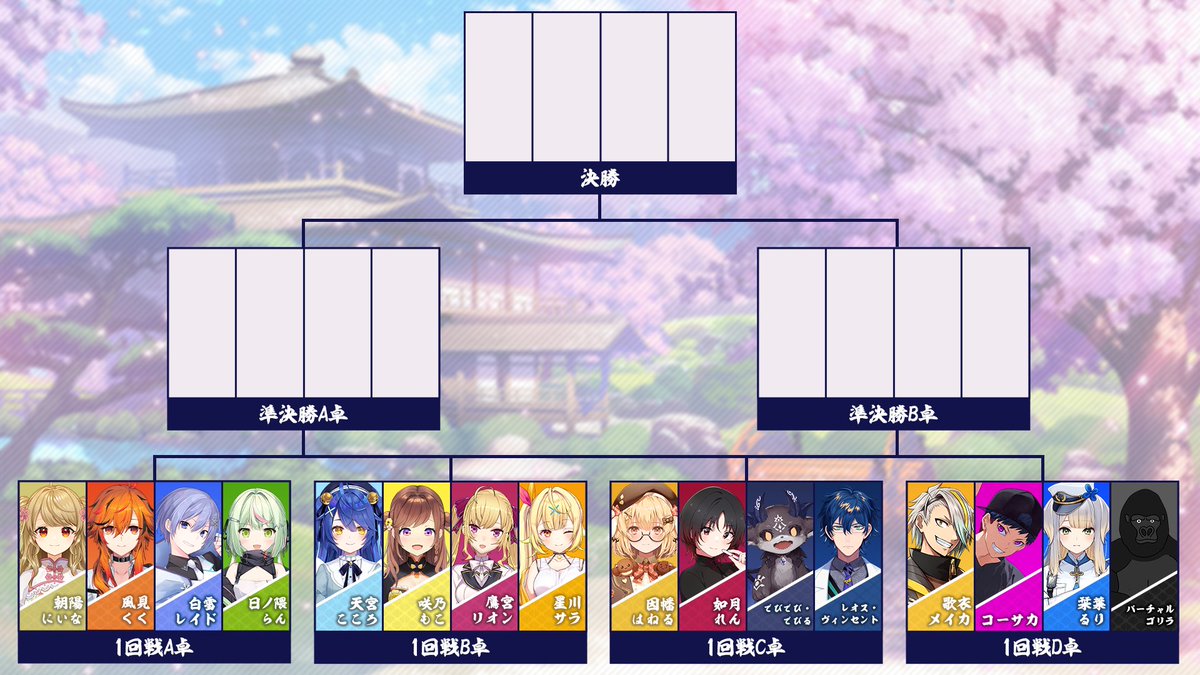
Task: Click the 1回戦C卓 round label
Action: coord(746,647)
